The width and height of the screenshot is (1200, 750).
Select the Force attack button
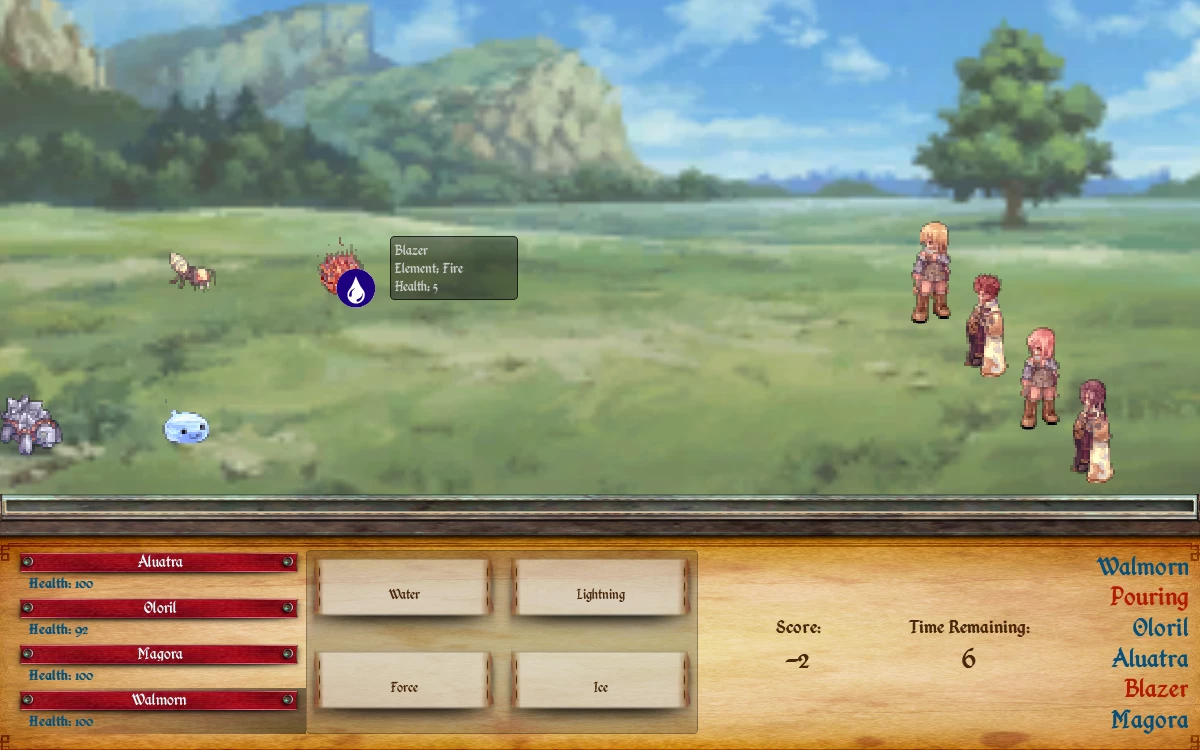coord(403,687)
